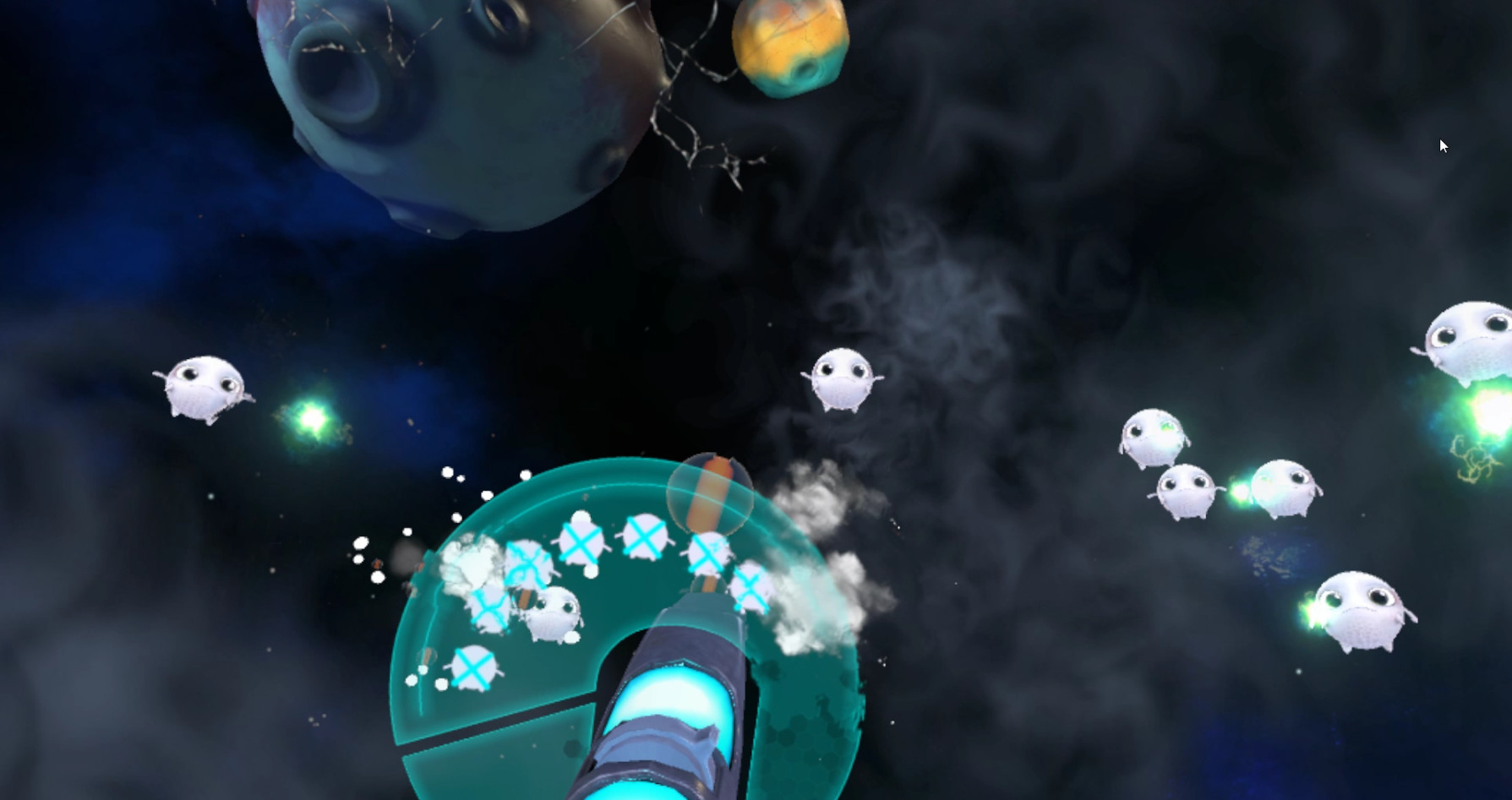Select the pair of creatures clustered together
Viewport: 1512px width, 800px height.
coord(1234,490)
